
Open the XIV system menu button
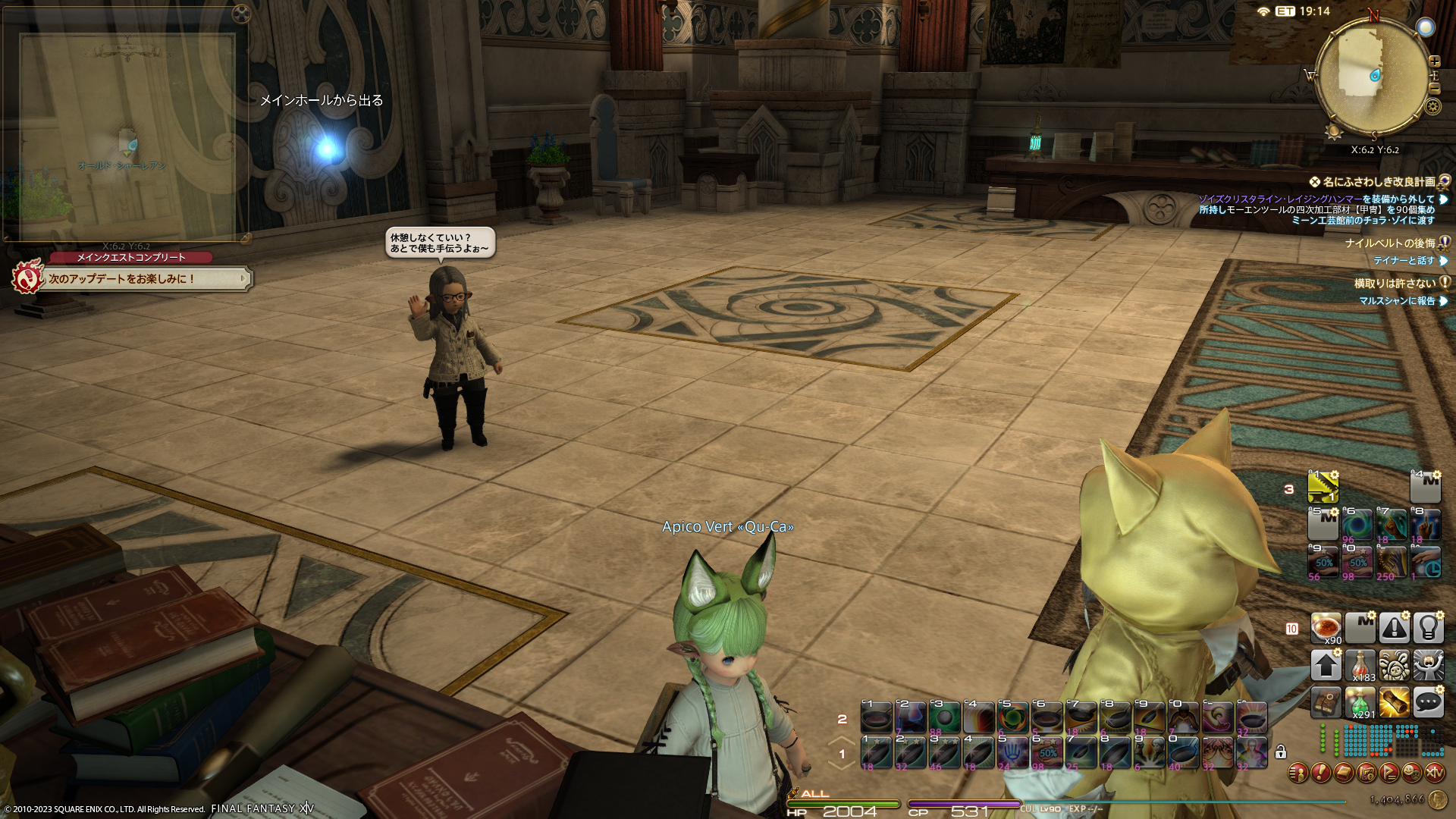click(1434, 773)
